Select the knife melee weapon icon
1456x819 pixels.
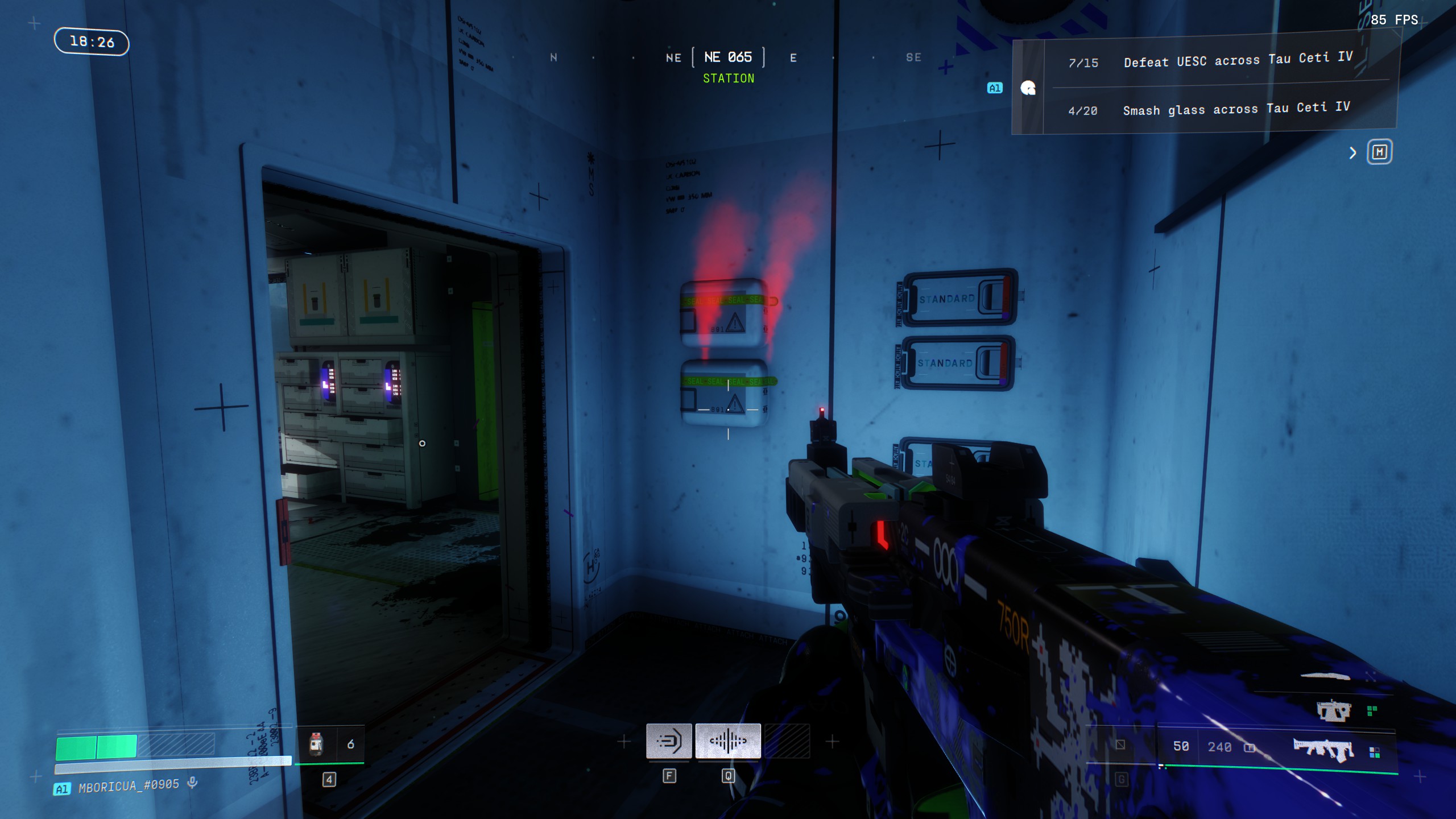pyautogui.click(x=1325, y=677)
